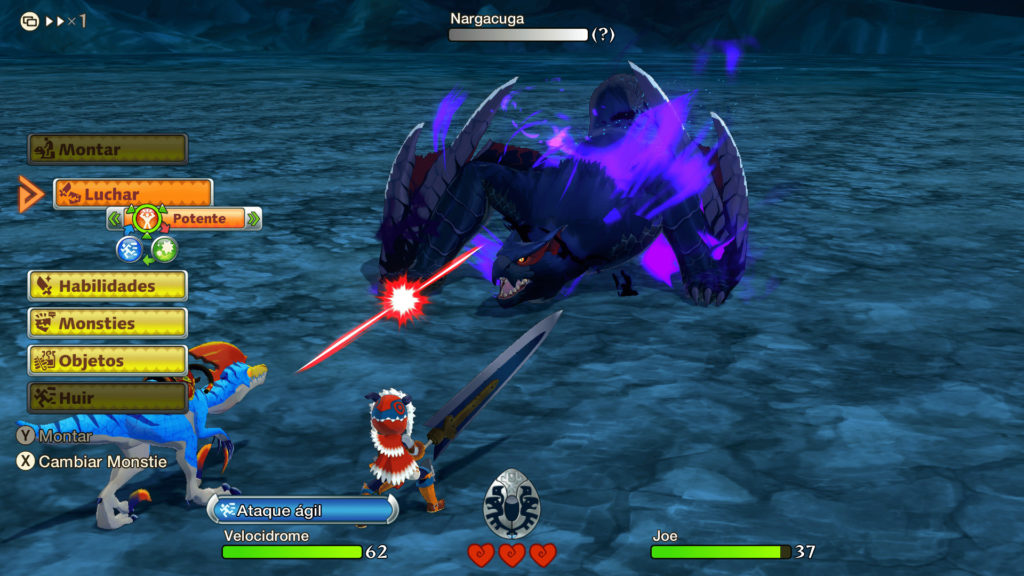This screenshot has height=576, width=1024.
Task: Pick the blue speed attack icon
Action: click(x=129, y=249)
